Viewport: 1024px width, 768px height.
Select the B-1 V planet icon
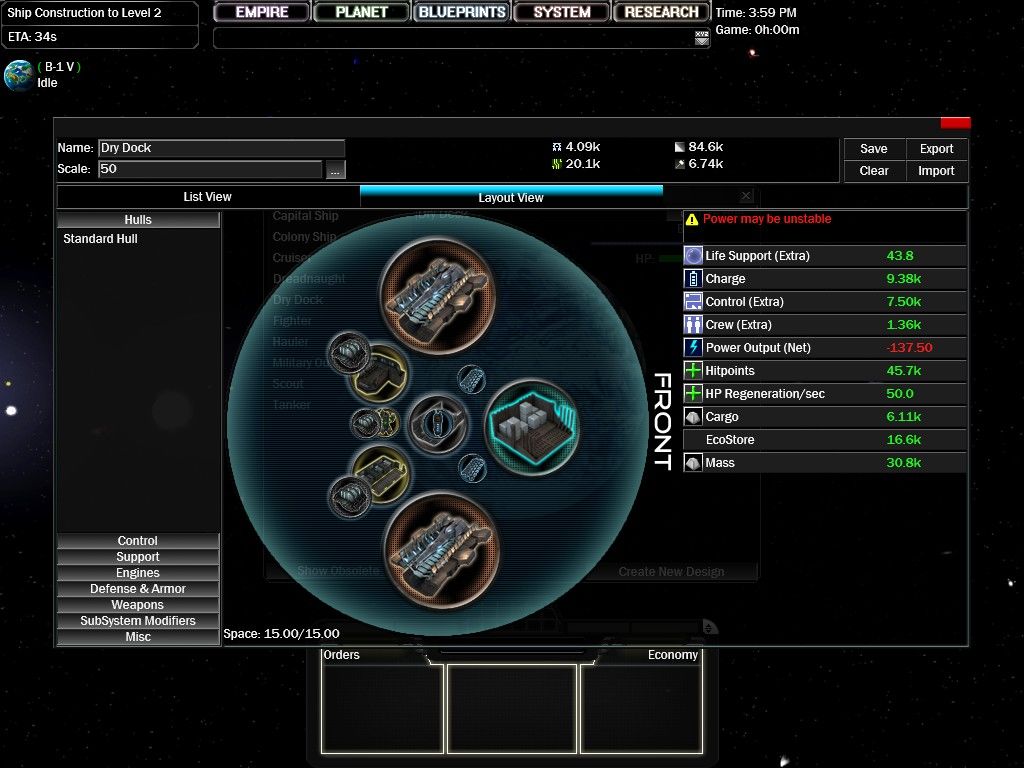point(18,75)
